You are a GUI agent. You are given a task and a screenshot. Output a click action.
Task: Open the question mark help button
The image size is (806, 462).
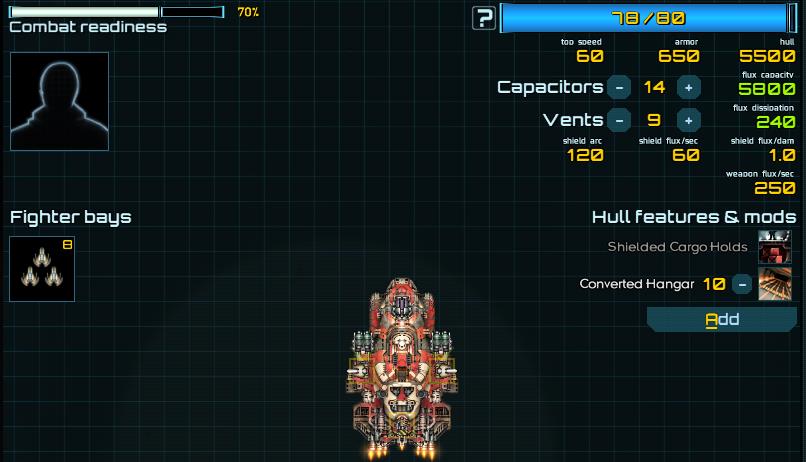pos(485,18)
